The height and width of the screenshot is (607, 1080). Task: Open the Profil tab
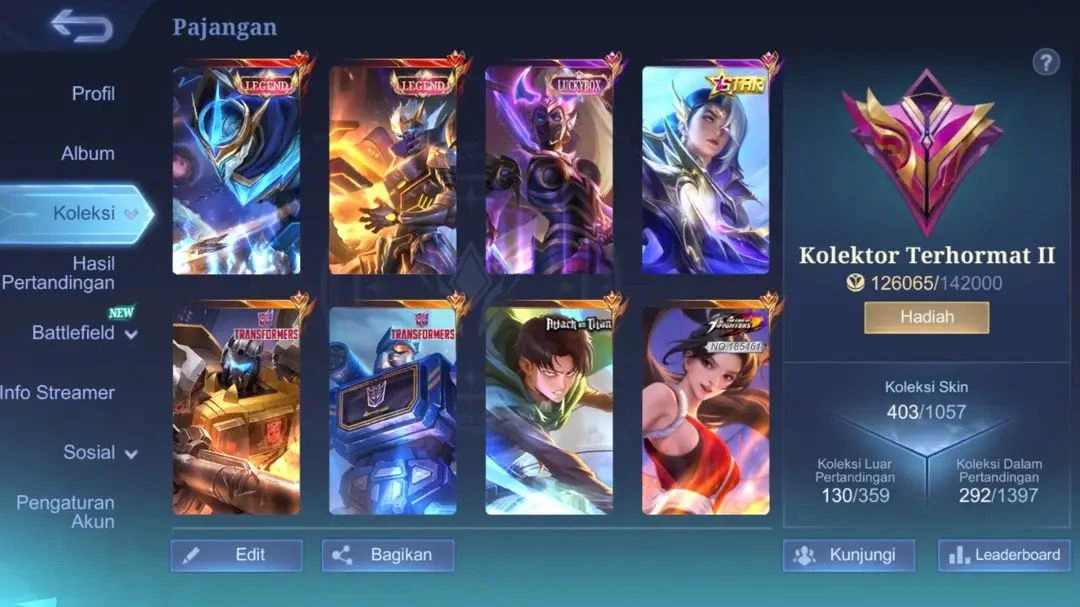click(x=93, y=94)
